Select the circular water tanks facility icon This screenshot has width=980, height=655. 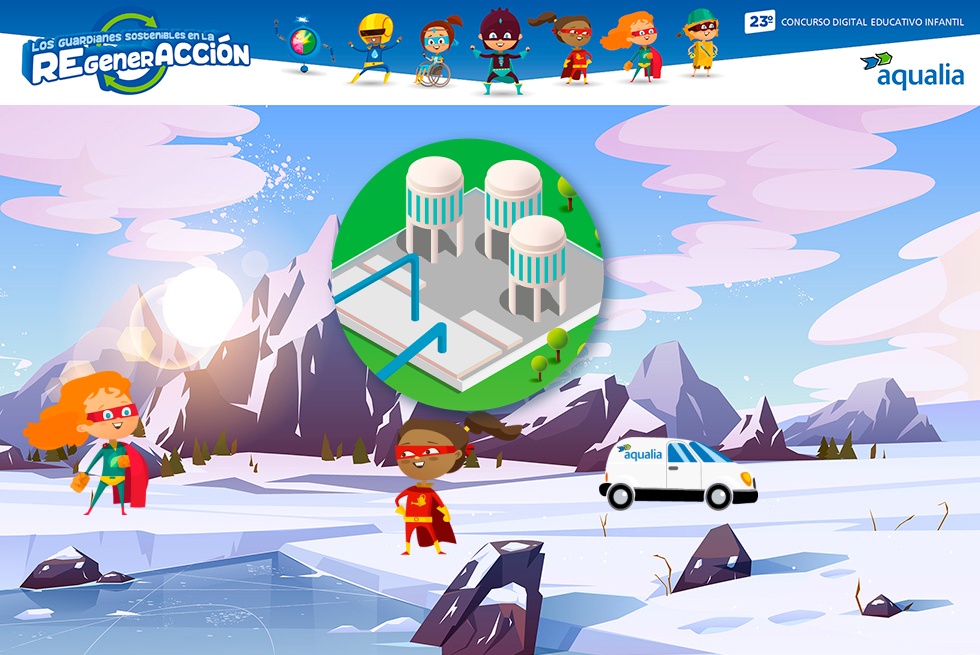[468, 274]
